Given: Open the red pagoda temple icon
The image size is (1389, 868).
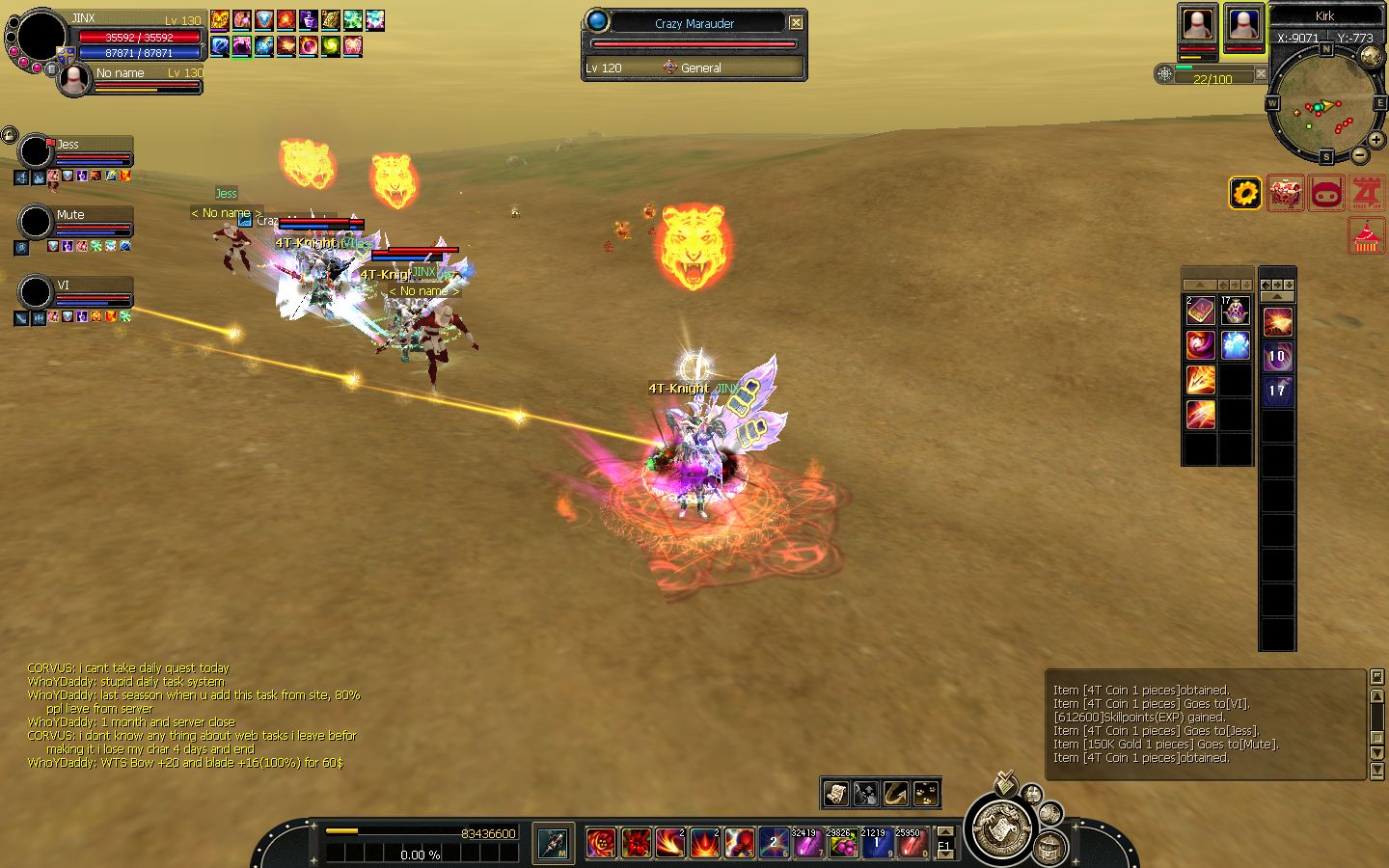Looking at the screenshot, I should [x=1366, y=236].
